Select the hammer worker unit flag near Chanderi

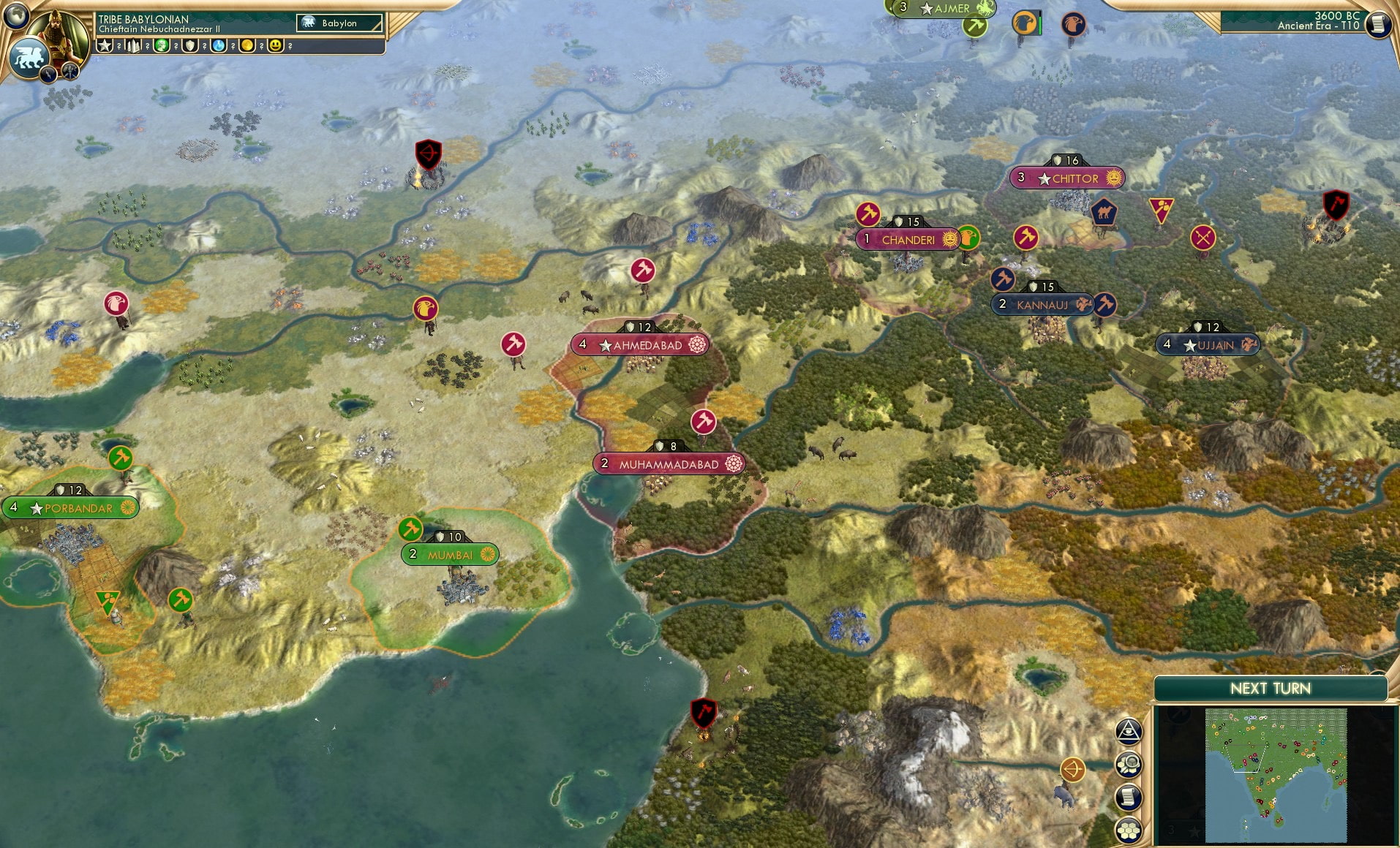pos(868,213)
